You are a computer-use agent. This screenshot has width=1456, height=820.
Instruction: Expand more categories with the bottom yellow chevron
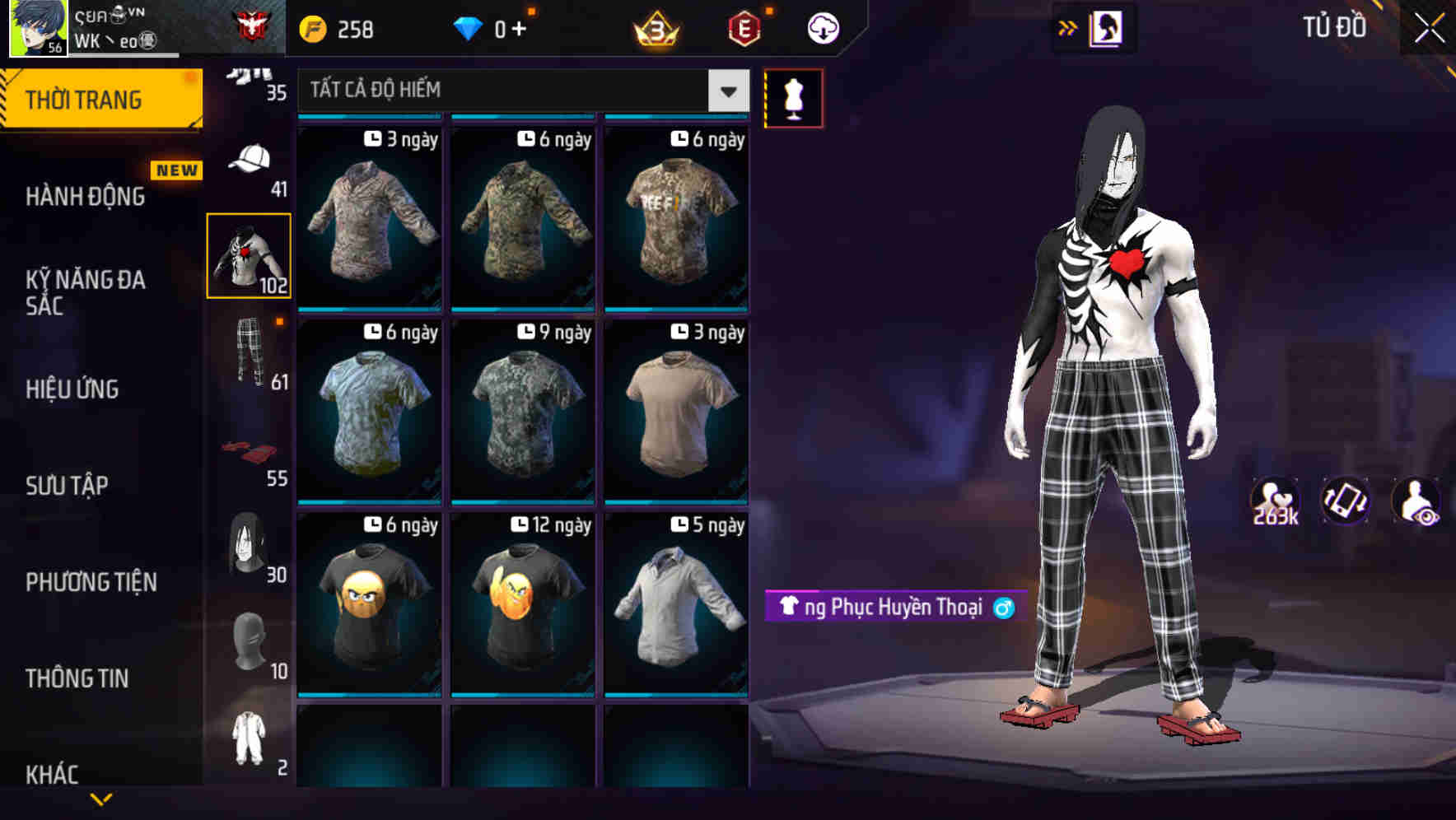[x=101, y=798]
